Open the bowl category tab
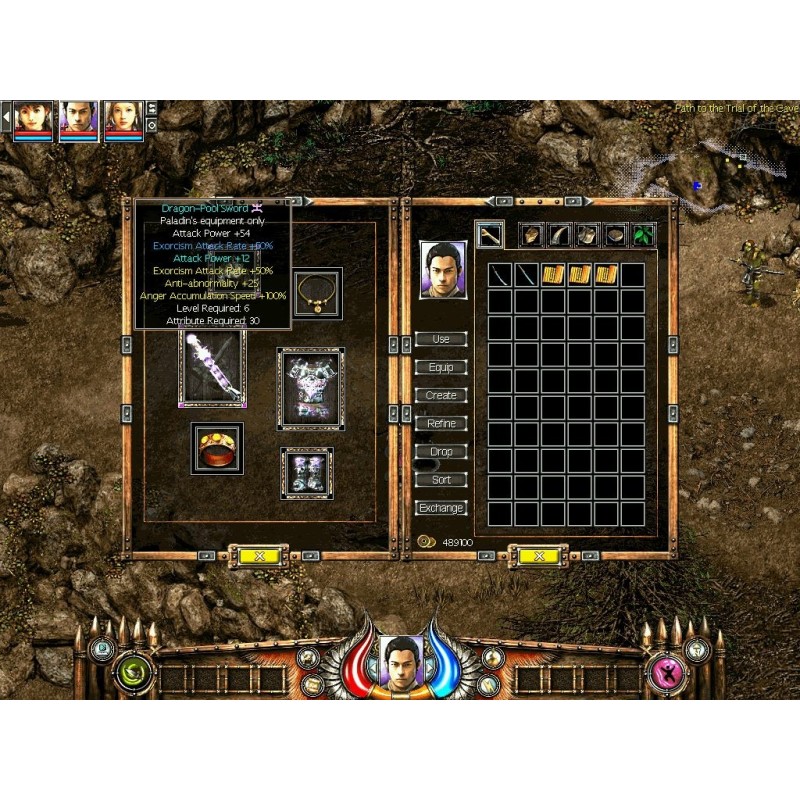This screenshot has width=800, height=800. pyautogui.click(x=615, y=235)
